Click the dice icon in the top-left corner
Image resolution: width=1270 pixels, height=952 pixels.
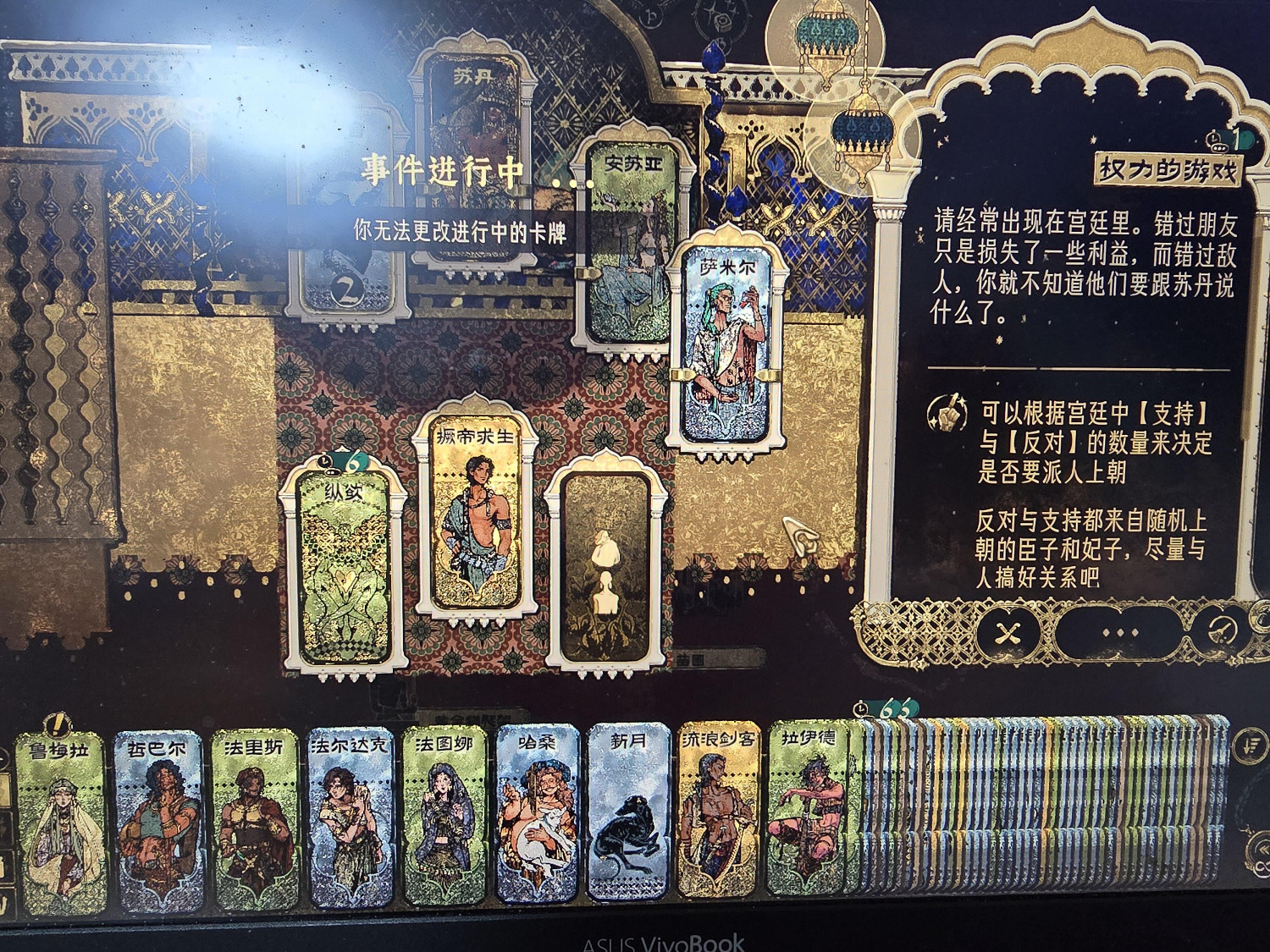pos(723,23)
